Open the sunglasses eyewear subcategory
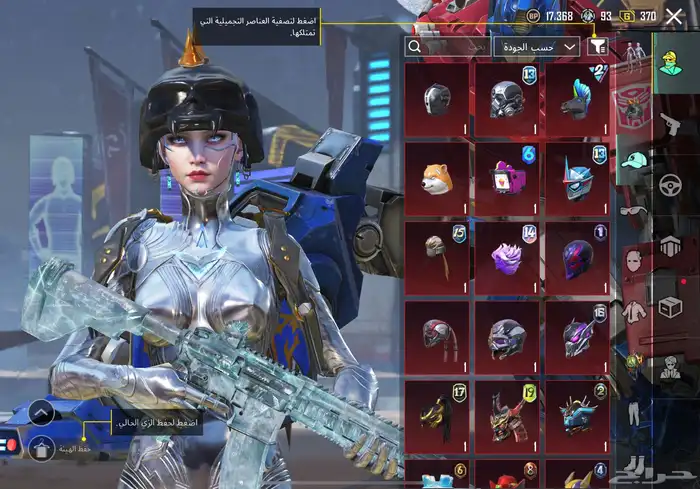This screenshot has height=489, width=700. coord(632,210)
